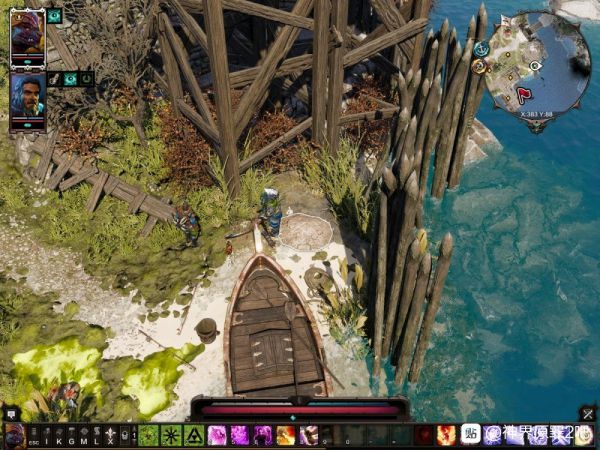Screen dimensions: 600x450
Task: Select the bearded human character portrait
Action: (27, 96)
